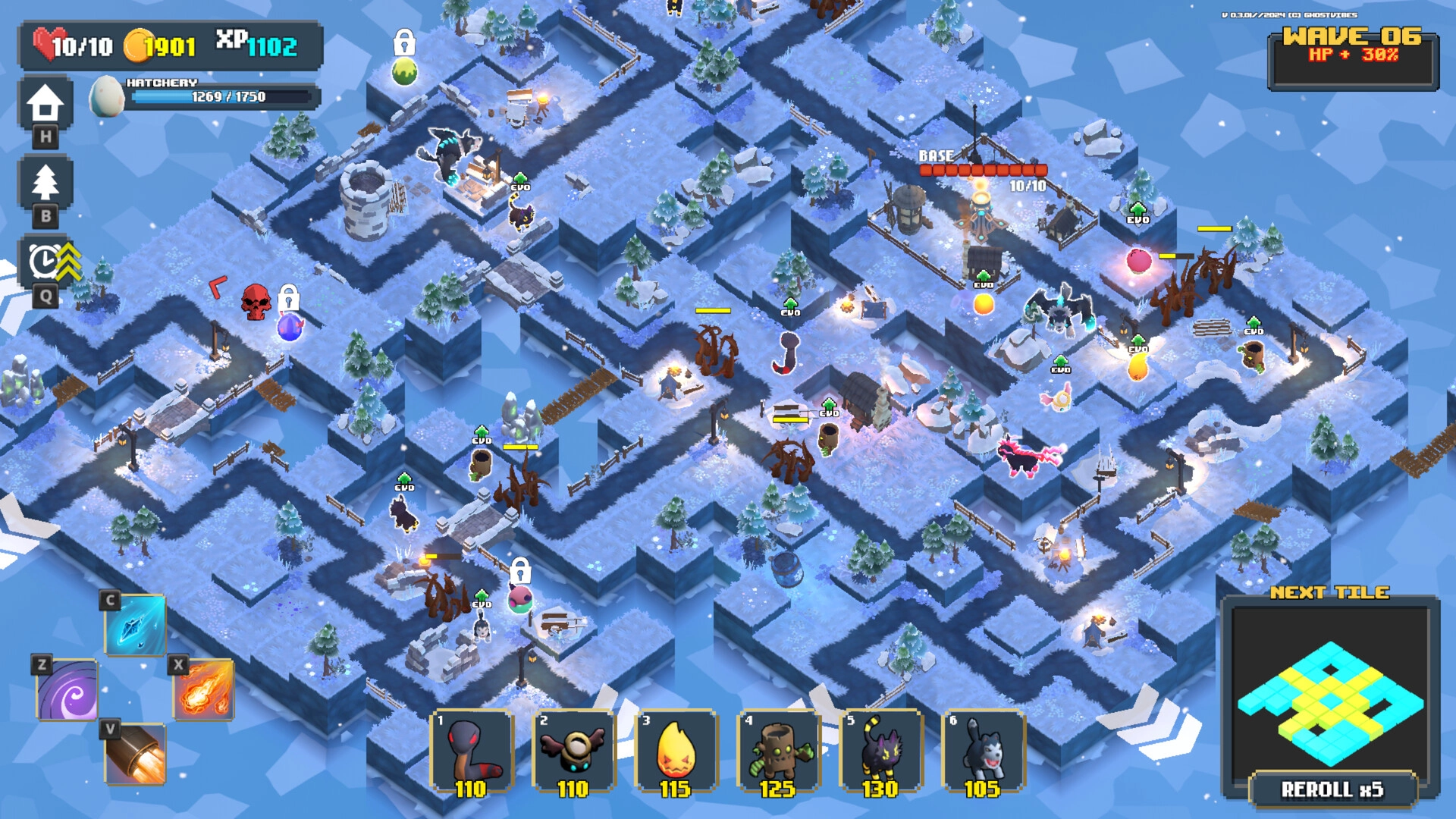Viewport: 1456px width, 819px height.
Task: Click the hatchery egg icon
Action: 107,96
